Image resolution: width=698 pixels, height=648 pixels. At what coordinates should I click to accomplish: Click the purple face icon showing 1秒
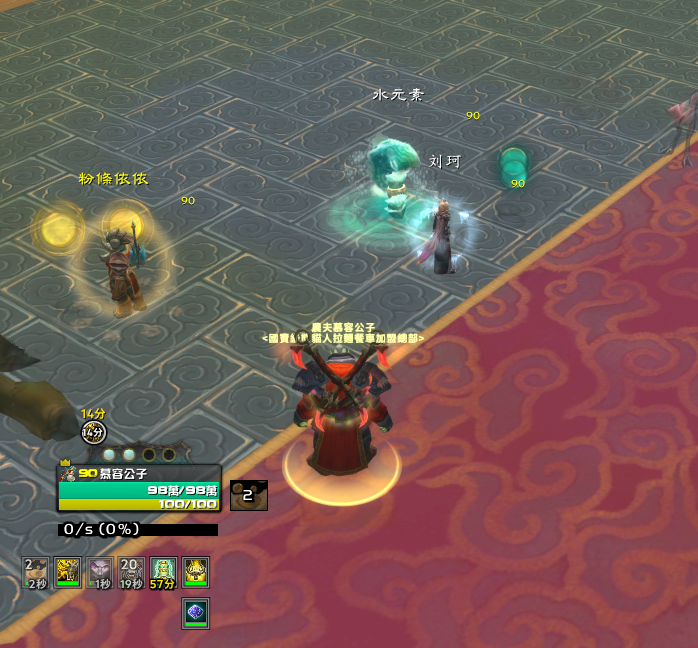point(100,571)
